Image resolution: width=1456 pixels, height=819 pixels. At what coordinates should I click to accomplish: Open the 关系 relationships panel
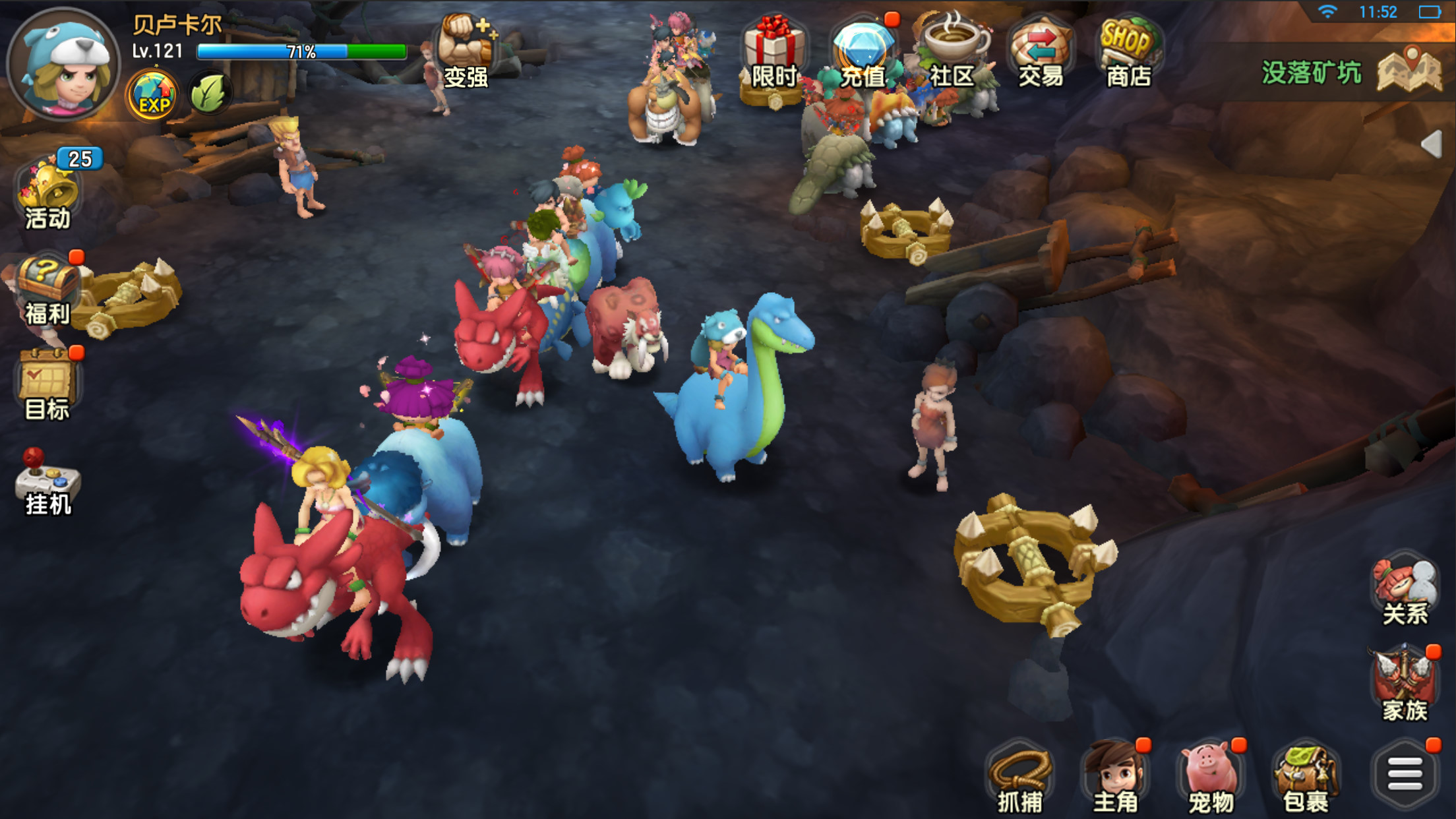coord(1404,590)
